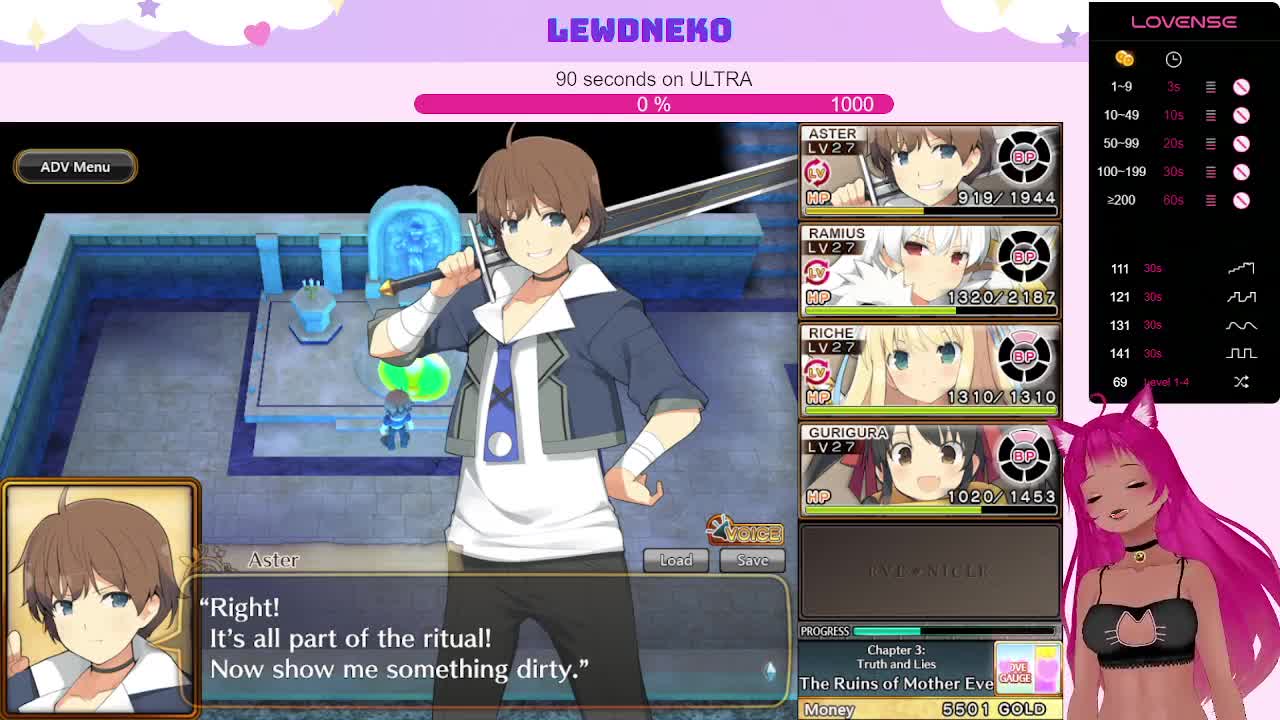The width and height of the screenshot is (1280, 720).
Task: Click the Save button
Action: [x=752, y=560]
